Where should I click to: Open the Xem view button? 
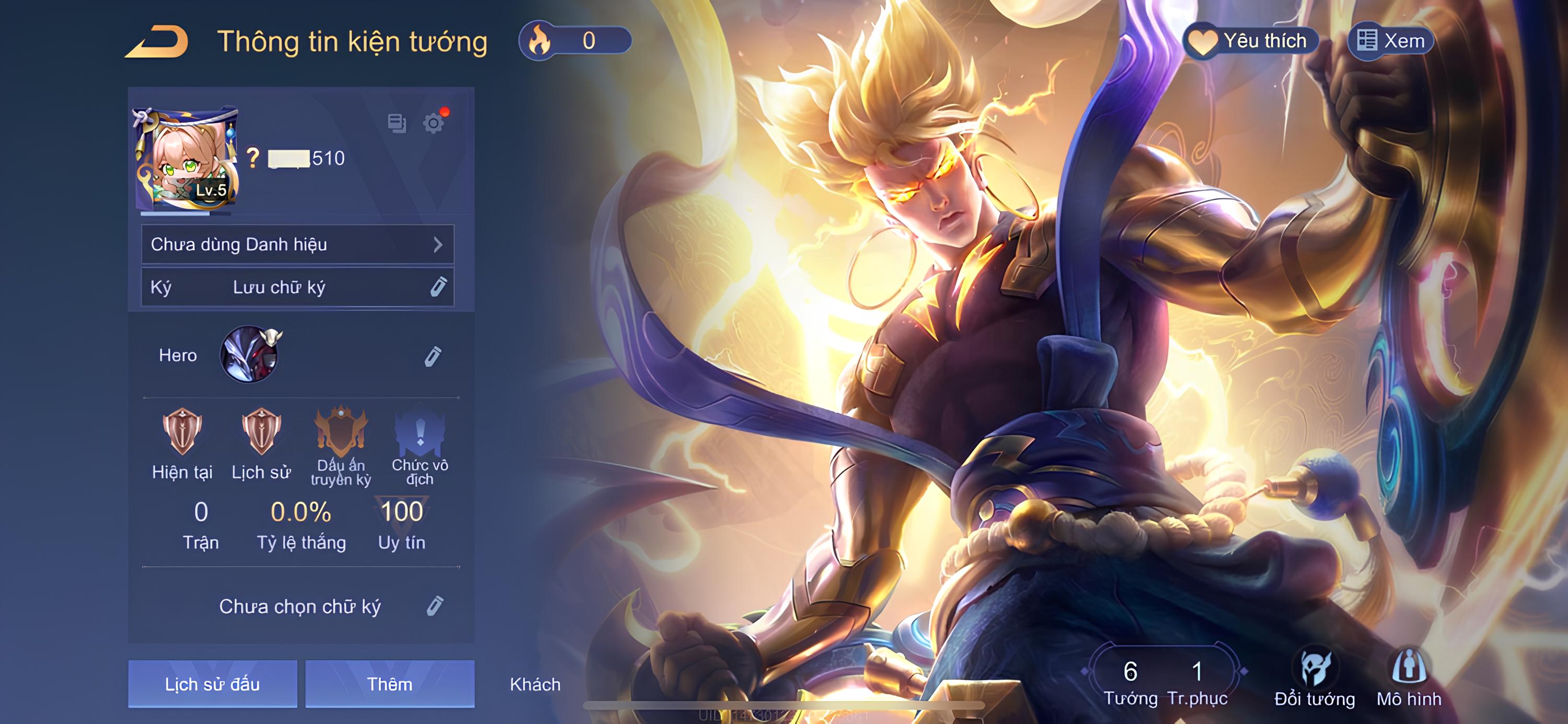click(x=1391, y=41)
